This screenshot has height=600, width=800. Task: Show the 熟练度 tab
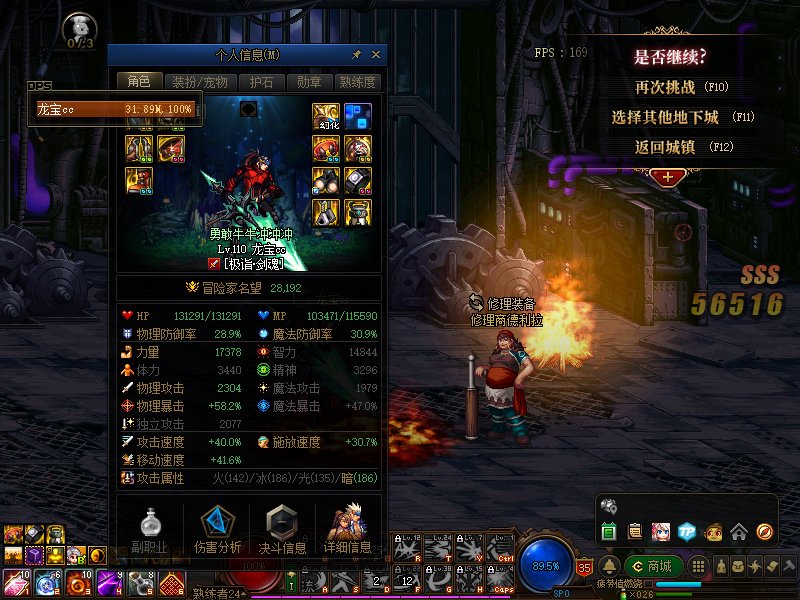357,82
